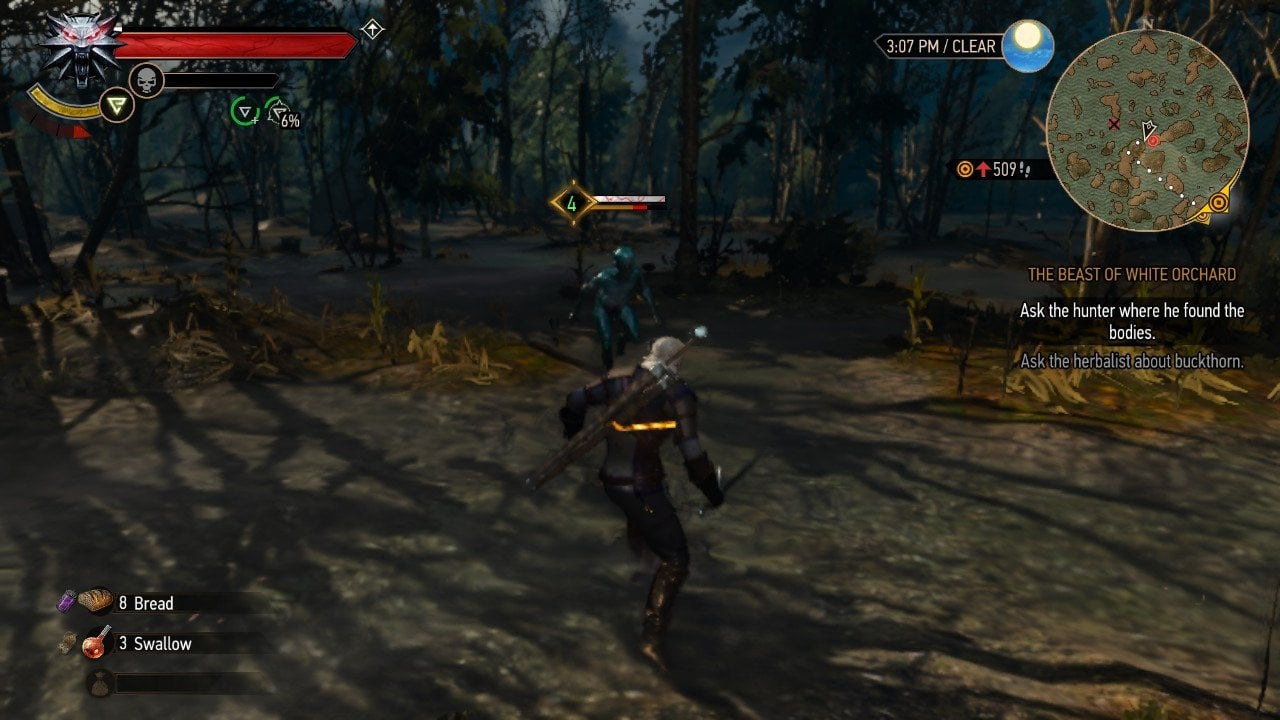This screenshot has height=720, width=1280.
Task: Click the yellow quest marker on the minimap edge
Action: pyautogui.click(x=1218, y=203)
